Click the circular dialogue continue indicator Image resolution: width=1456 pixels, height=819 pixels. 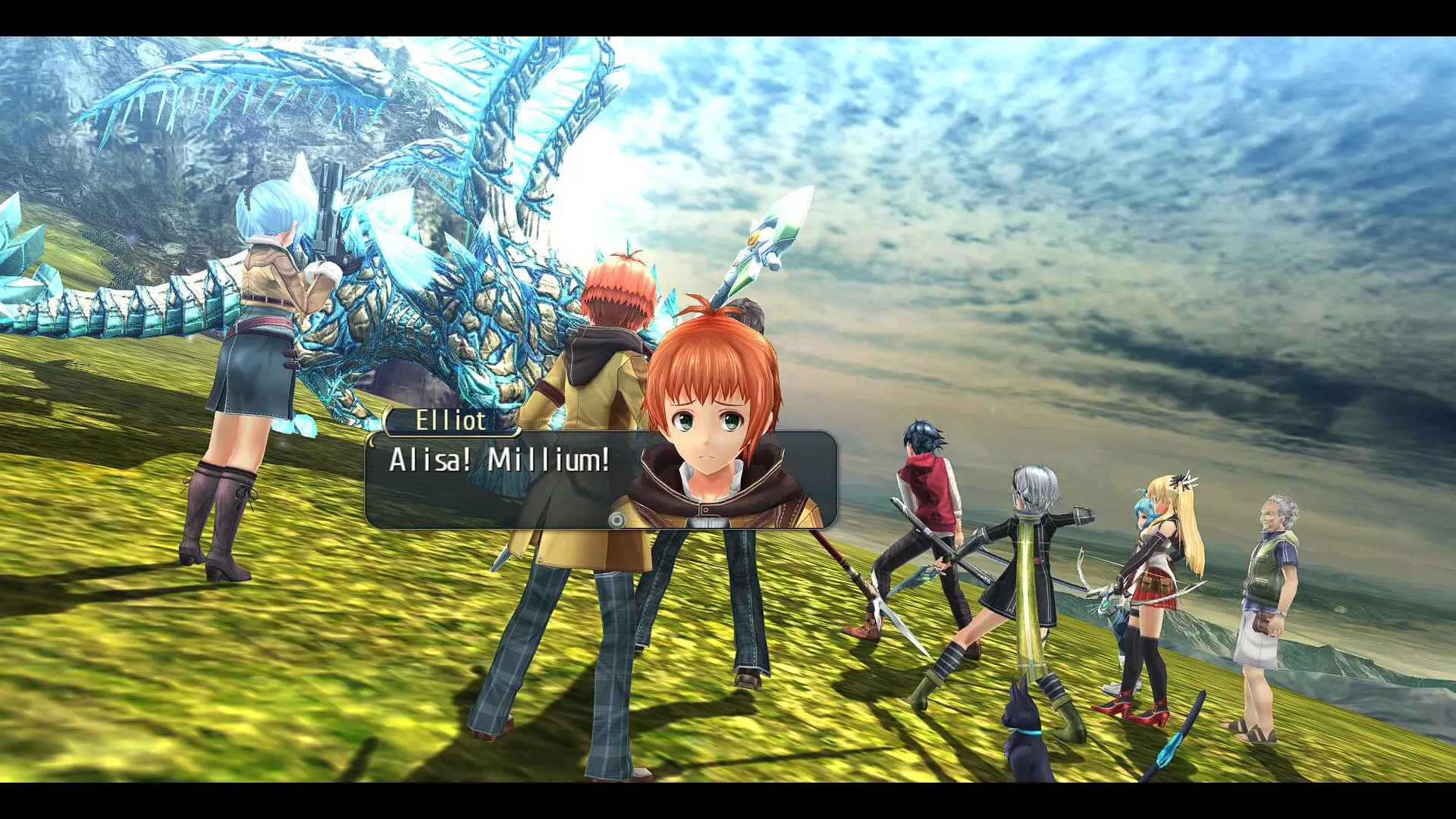[617, 520]
